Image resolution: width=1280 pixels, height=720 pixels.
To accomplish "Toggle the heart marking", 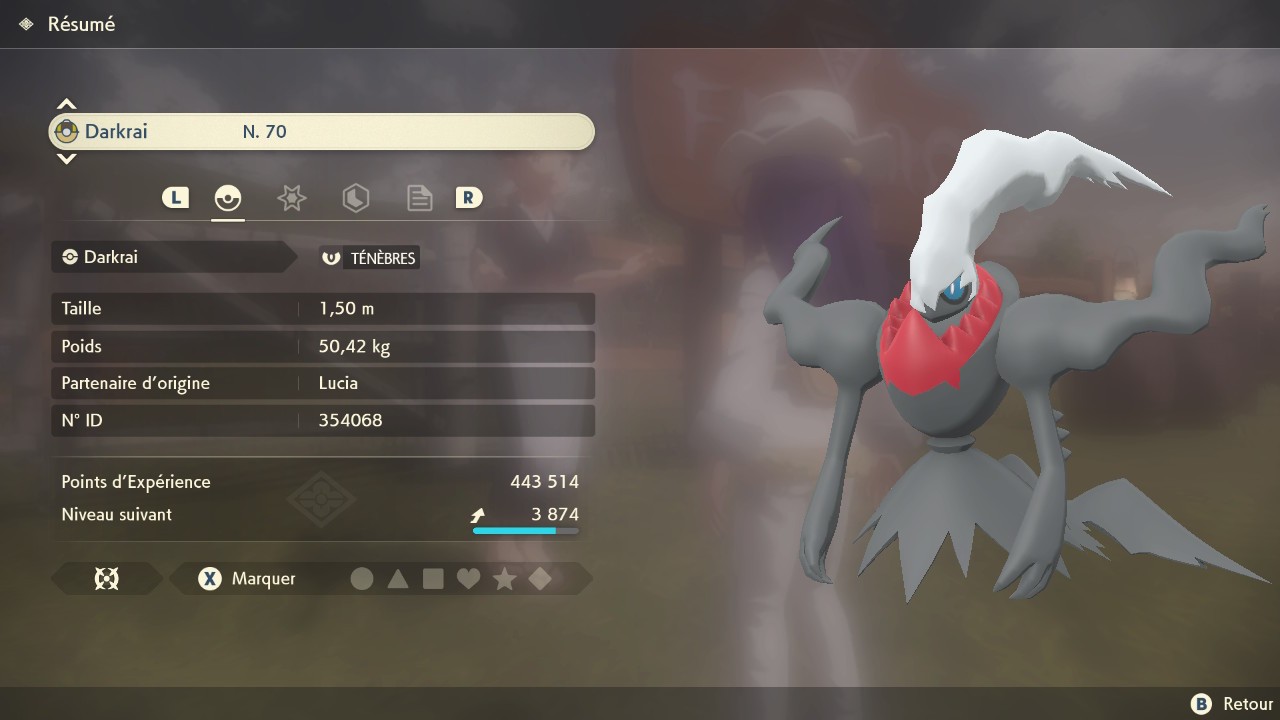I will point(468,578).
